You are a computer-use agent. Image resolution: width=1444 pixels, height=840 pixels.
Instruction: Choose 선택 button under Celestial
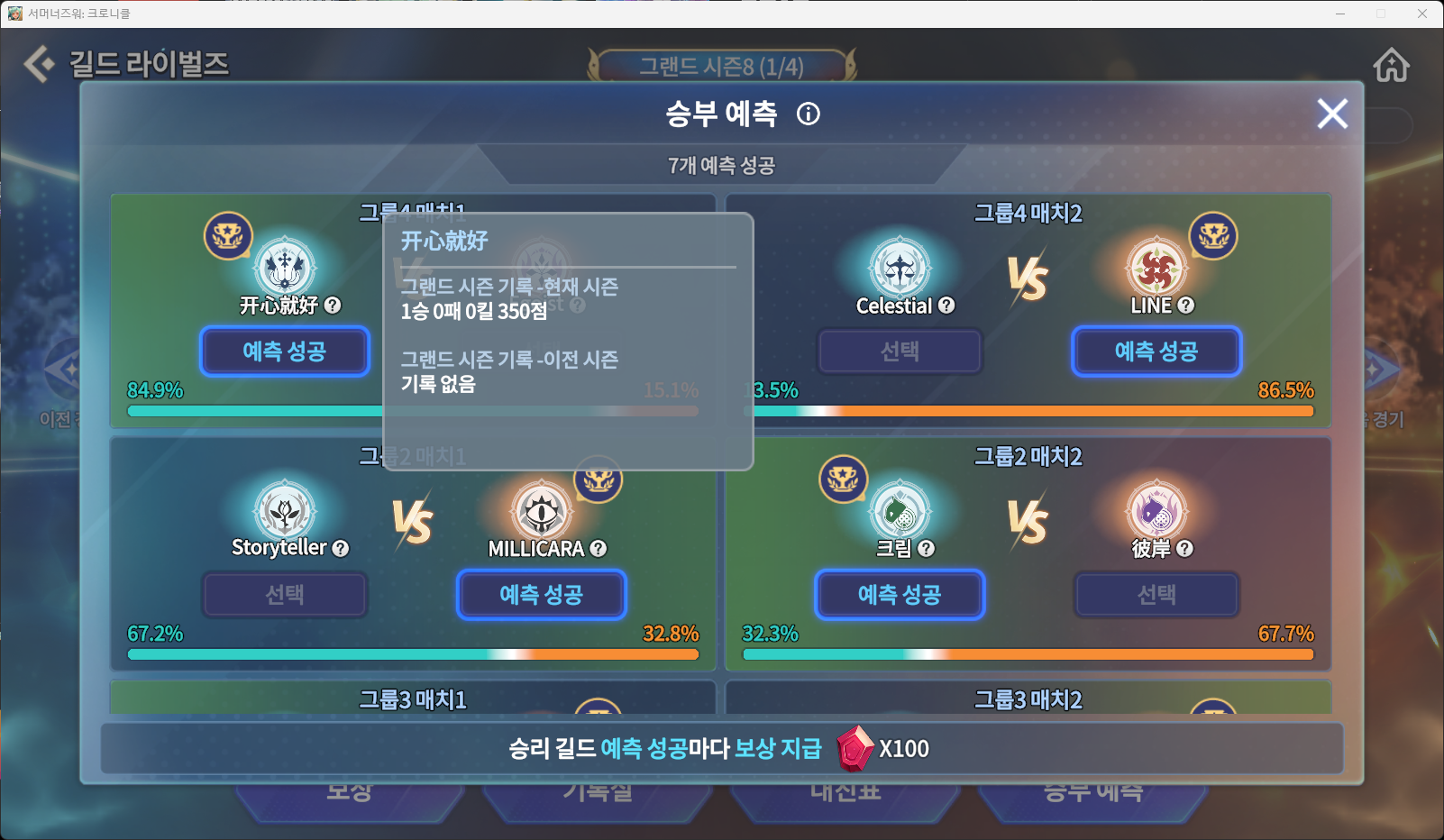[900, 352]
